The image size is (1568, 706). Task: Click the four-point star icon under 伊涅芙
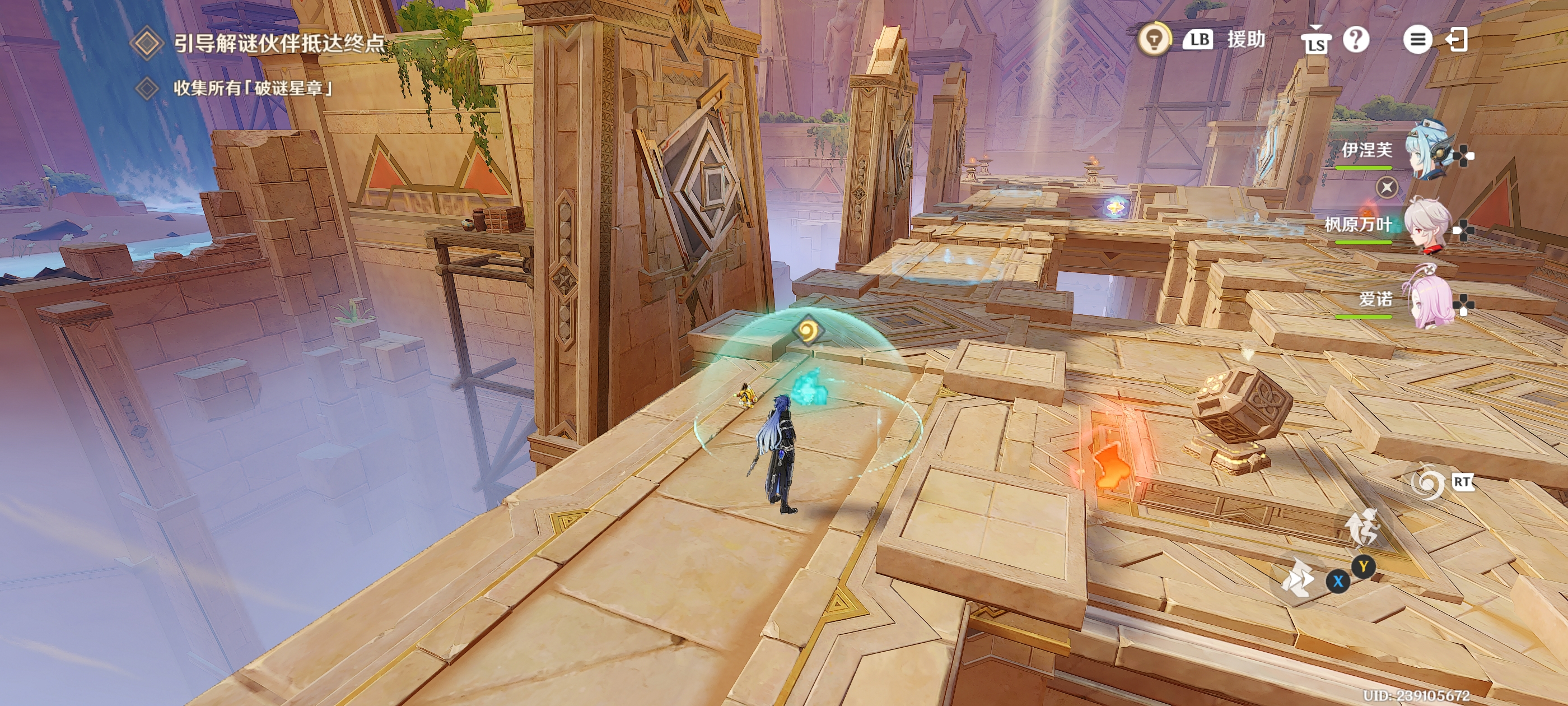(x=1387, y=187)
